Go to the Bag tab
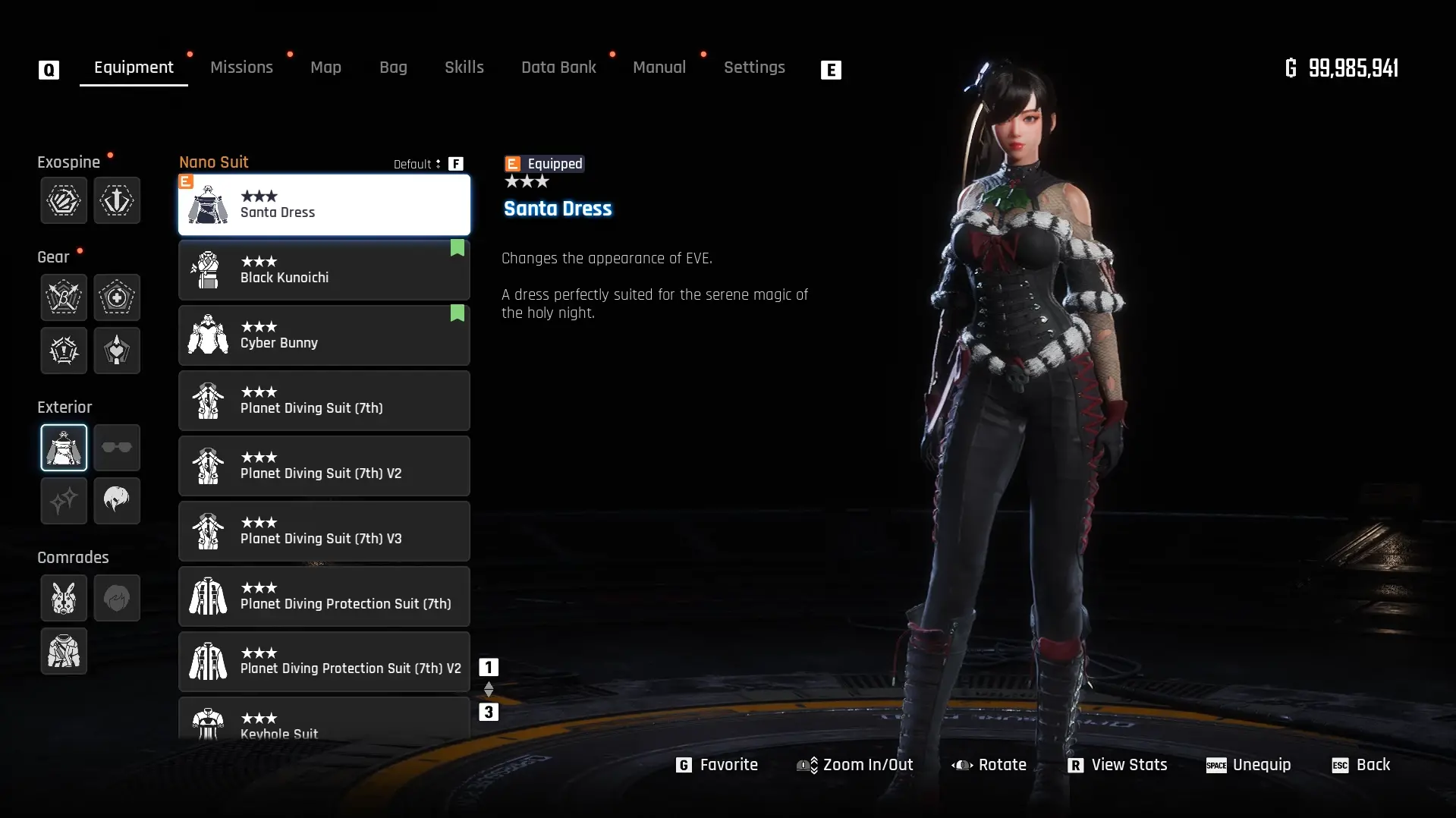The height and width of the screenshot is (818, 1456). coord(393,68)
